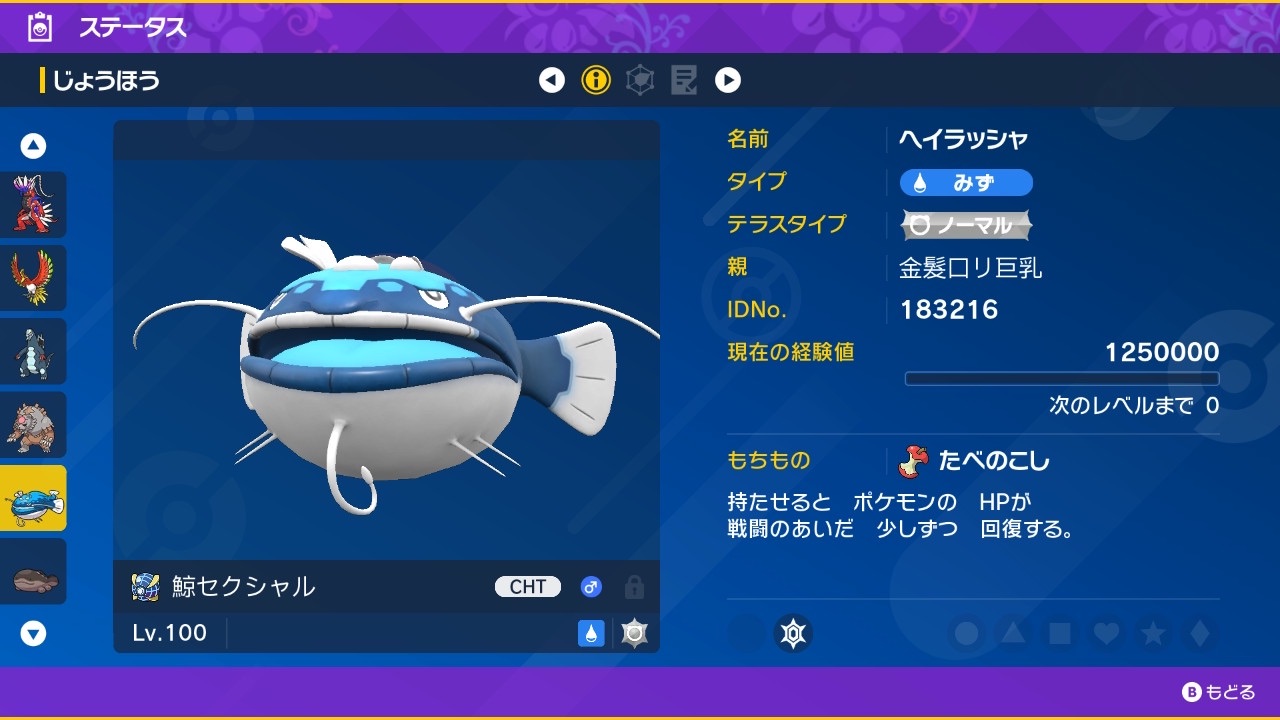The image size is (1280, 720).
Task: Toggle the heart marking
Action: [x=1105, y=634]
